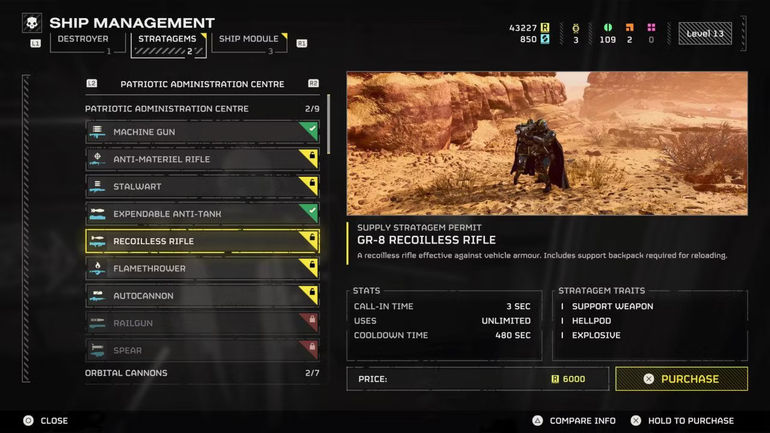Viewport: 770px width, 433px height.
Task: Open the Ship Module tab
Action: (247, 40)
